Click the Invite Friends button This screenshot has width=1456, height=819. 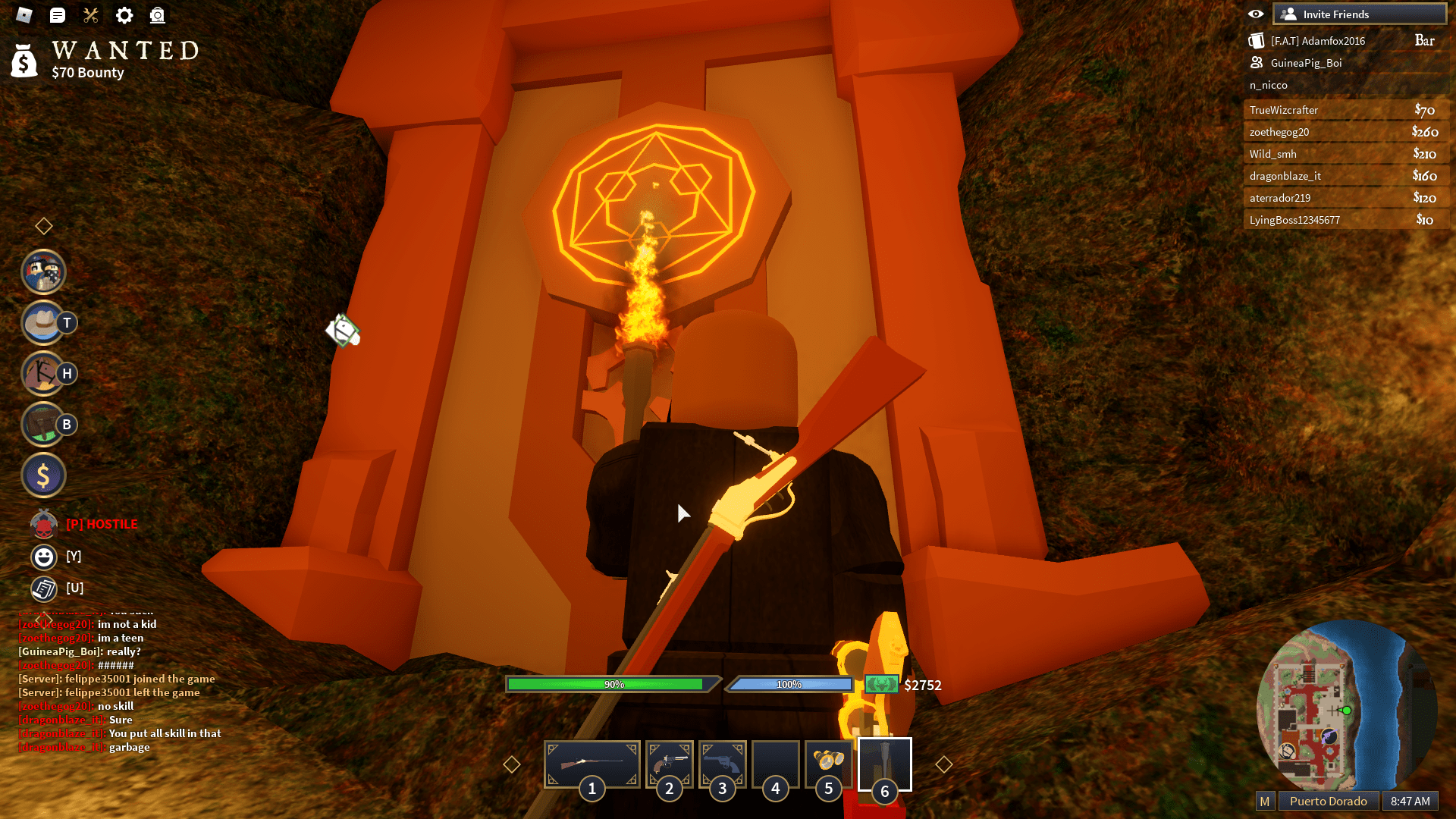pyautogui.click(x=1360, y=13)
